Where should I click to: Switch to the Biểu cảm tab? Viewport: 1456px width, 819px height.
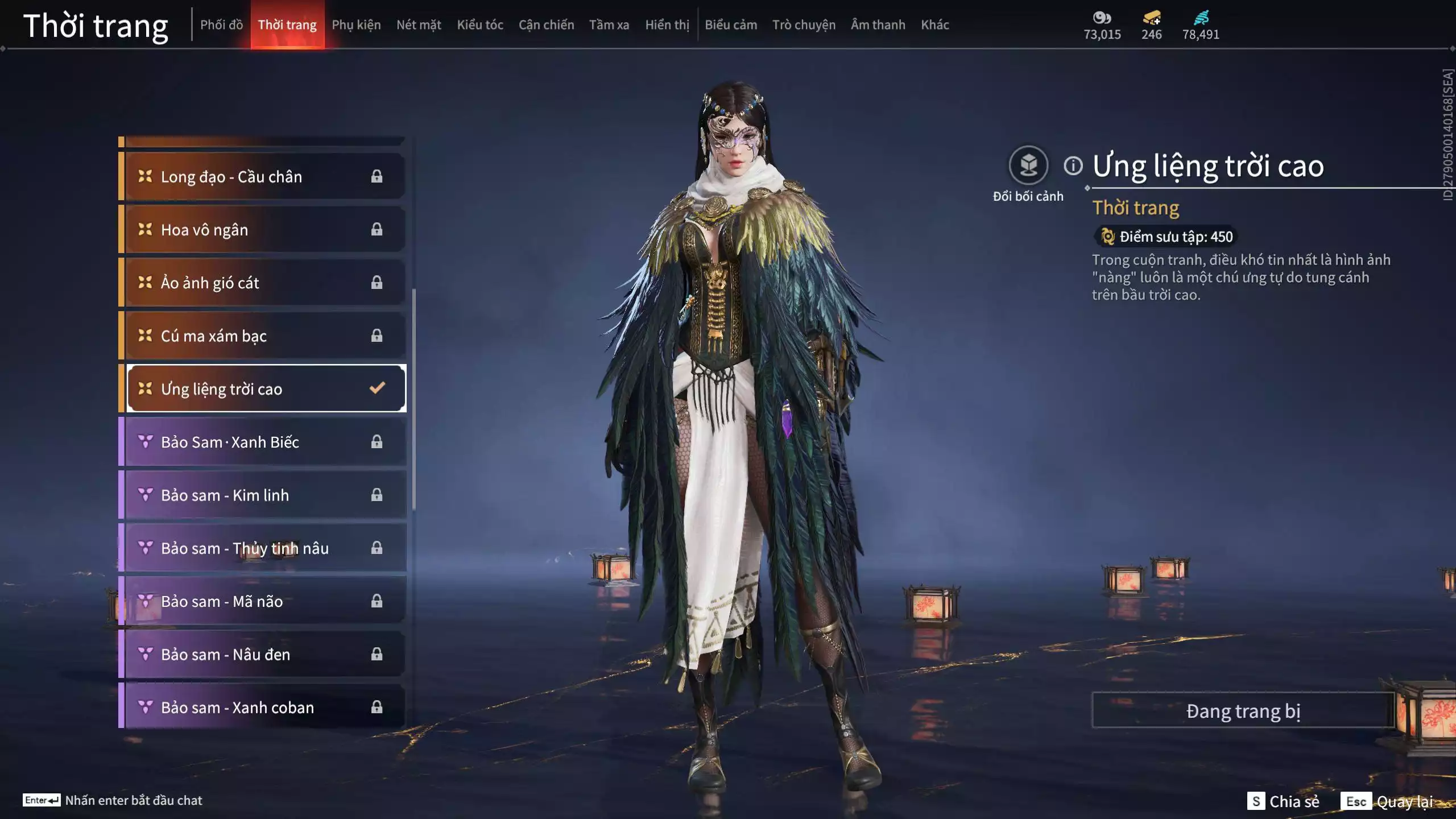(731, 25)
